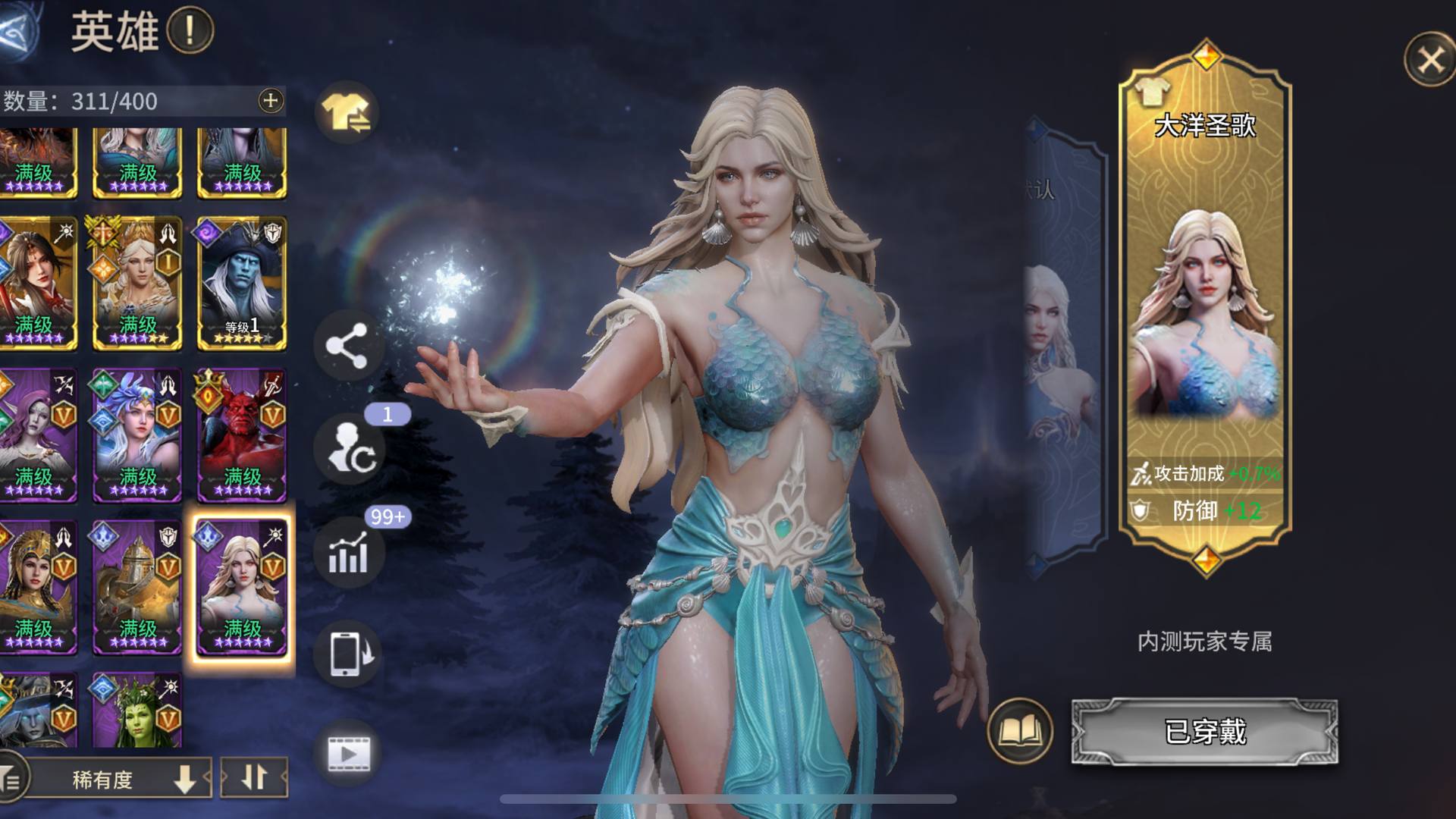Toggle the sort order arrows button
This screenshot has width=1456, height=819.
tap(254, 777)
